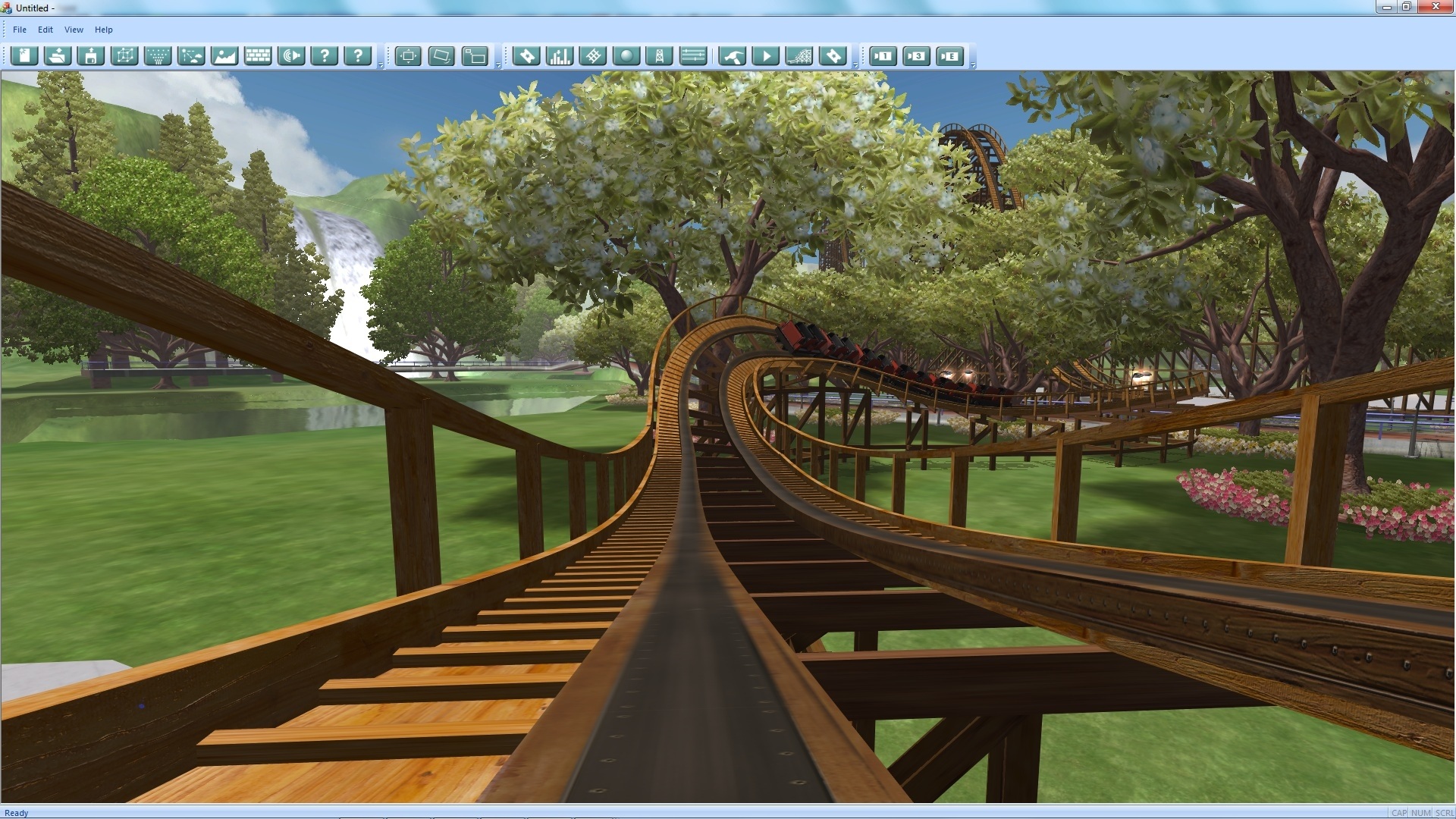Save the current track
Viewport: 1456px width, 819px height.
pyautogui.click(x=90, y=55)
